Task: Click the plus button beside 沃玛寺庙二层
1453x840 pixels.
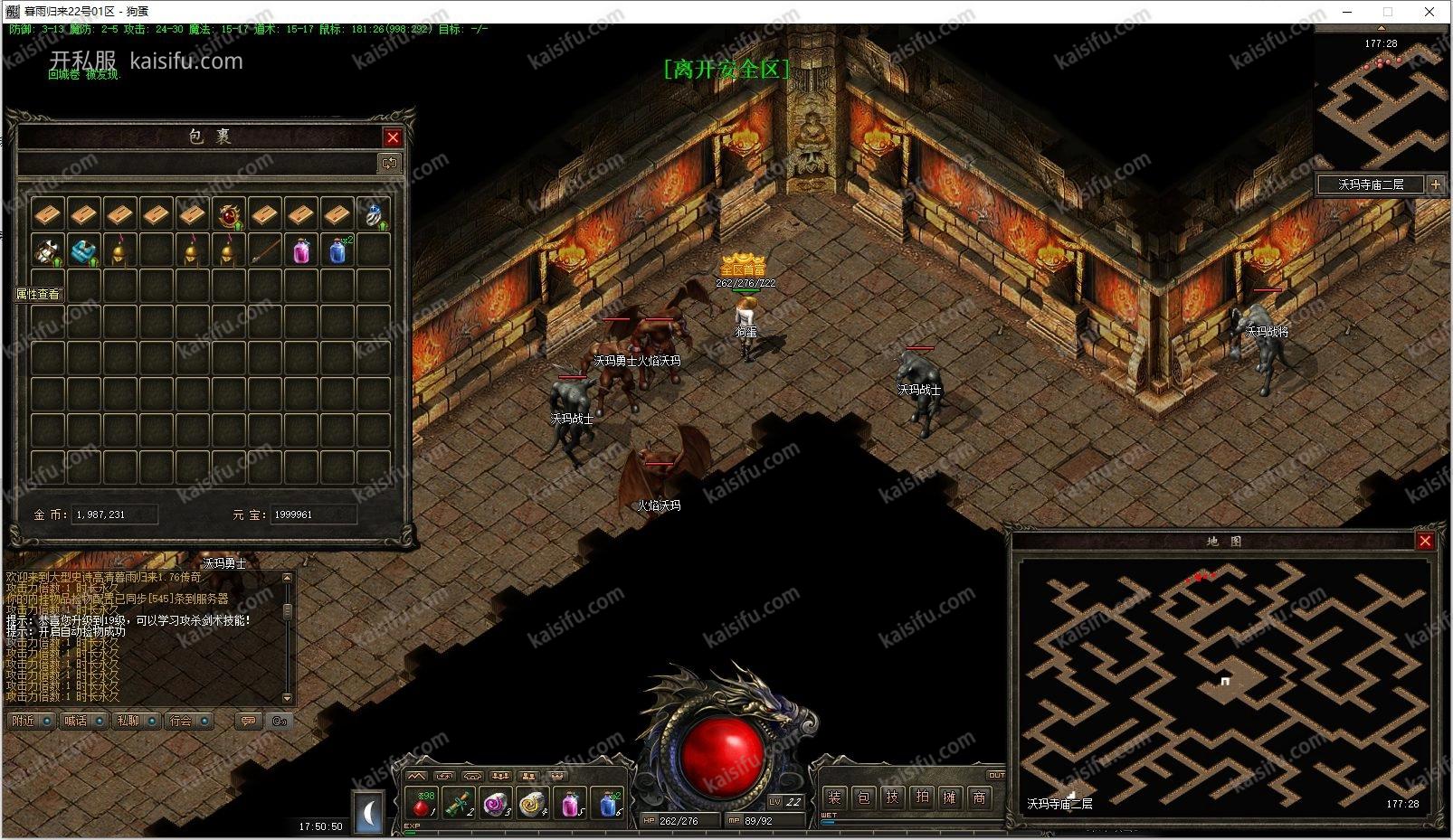Action: pyautogui.click(x=1435, y=184)
